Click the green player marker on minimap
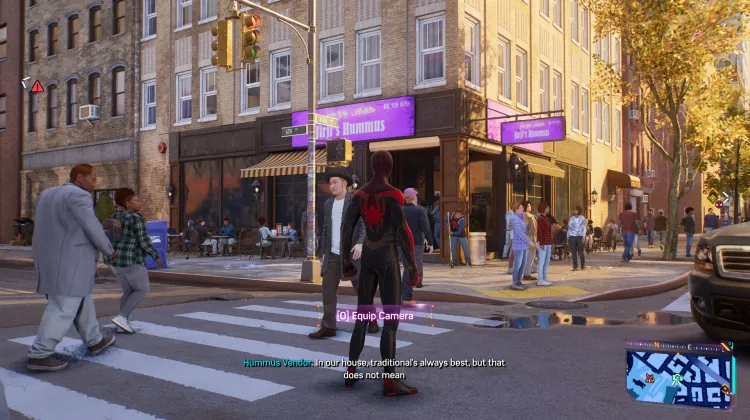 677,378
